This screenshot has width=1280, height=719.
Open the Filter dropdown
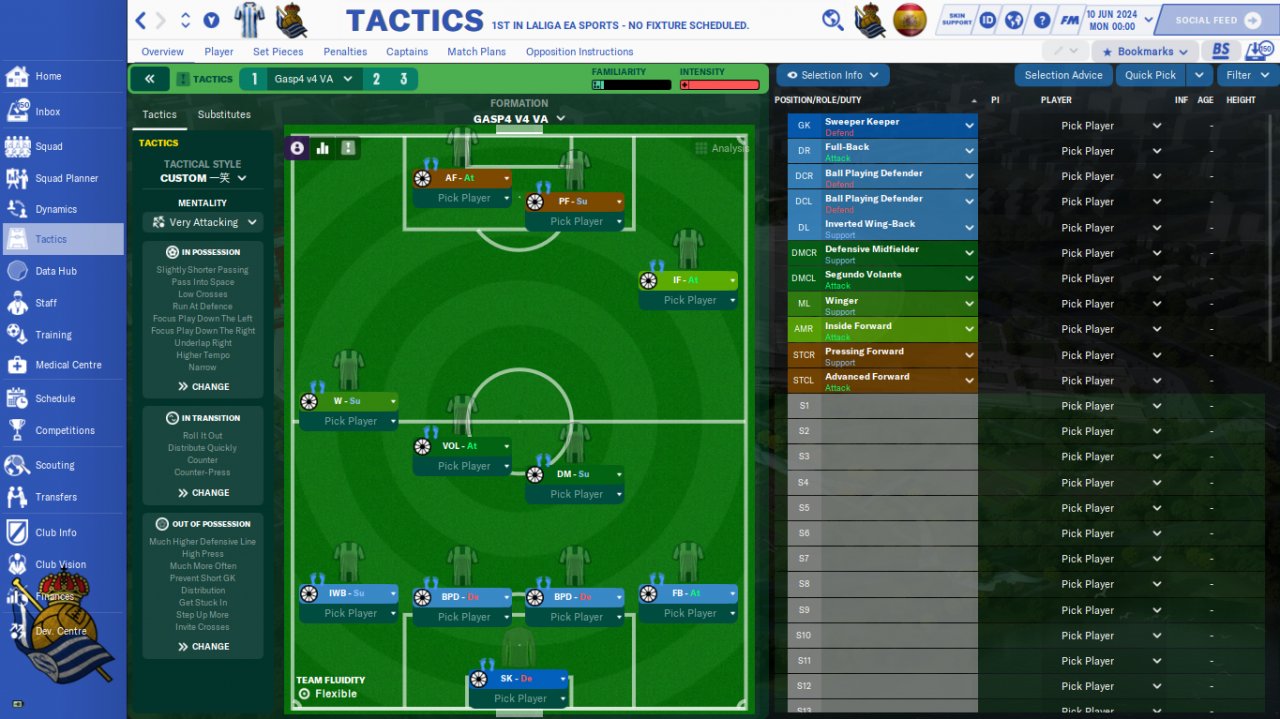point(1246,75)
